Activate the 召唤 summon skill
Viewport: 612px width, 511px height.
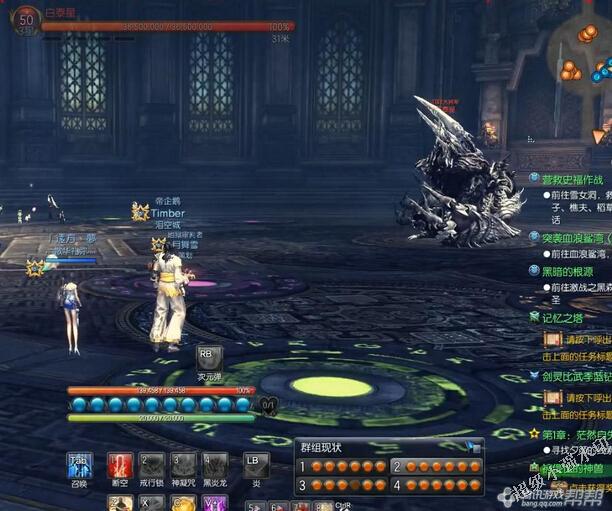click(80, 465)
